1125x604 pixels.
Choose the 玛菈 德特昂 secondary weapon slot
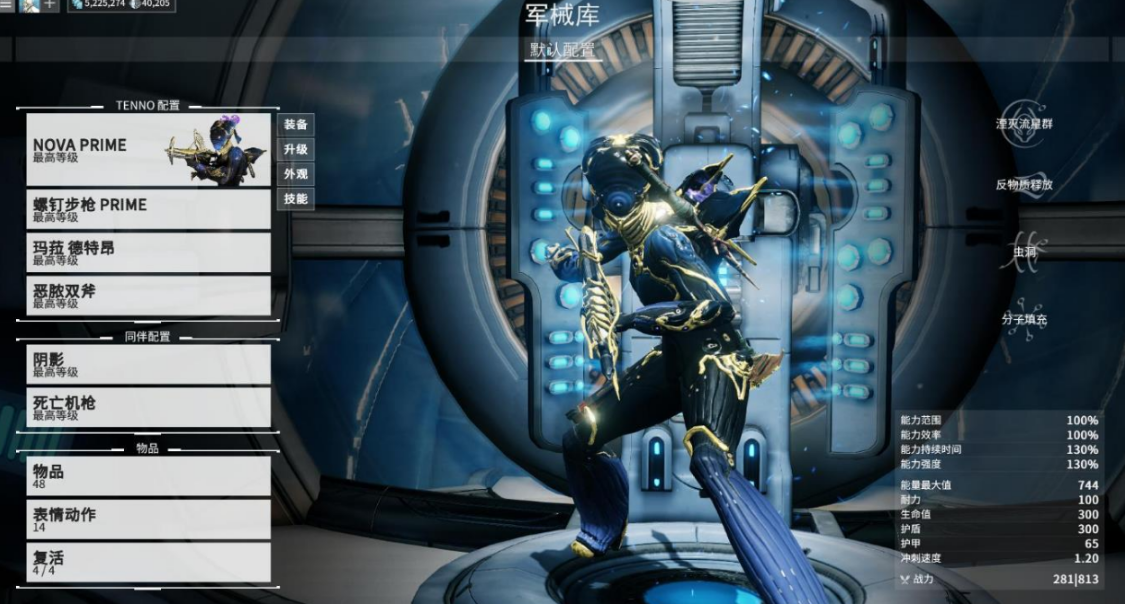point(148,252)
